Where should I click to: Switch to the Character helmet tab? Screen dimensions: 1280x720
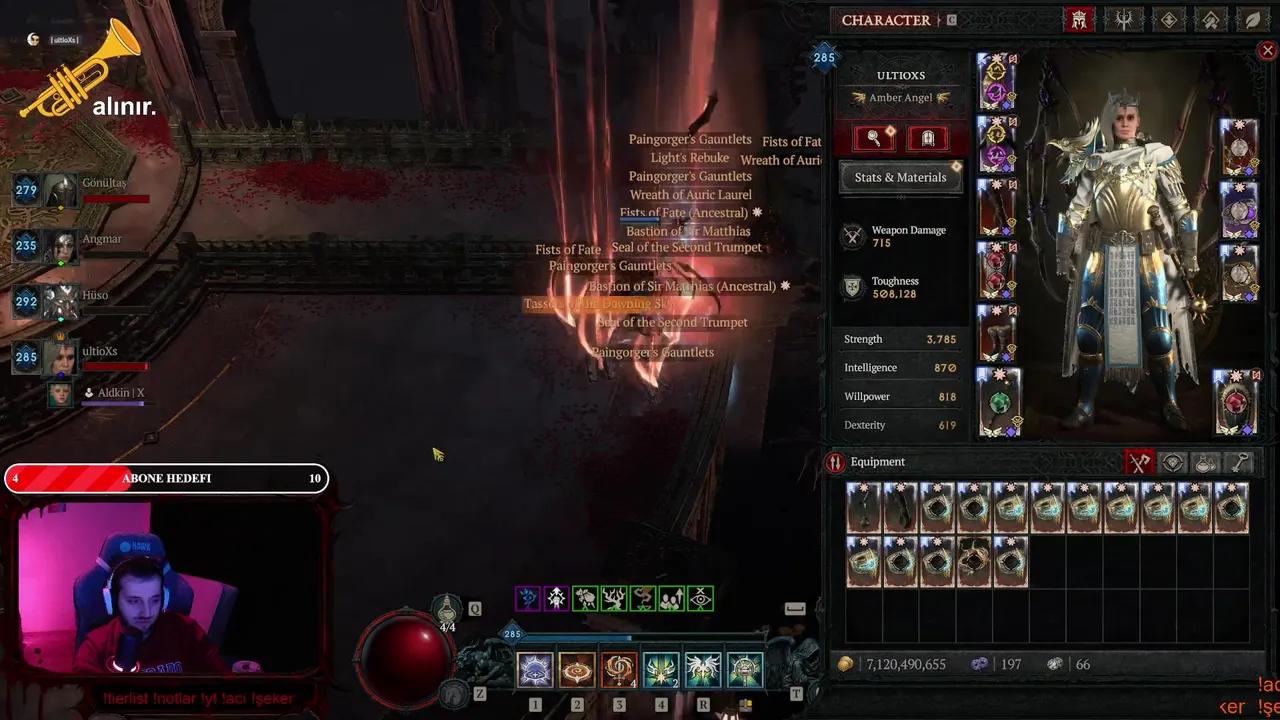pos(1079,20)
